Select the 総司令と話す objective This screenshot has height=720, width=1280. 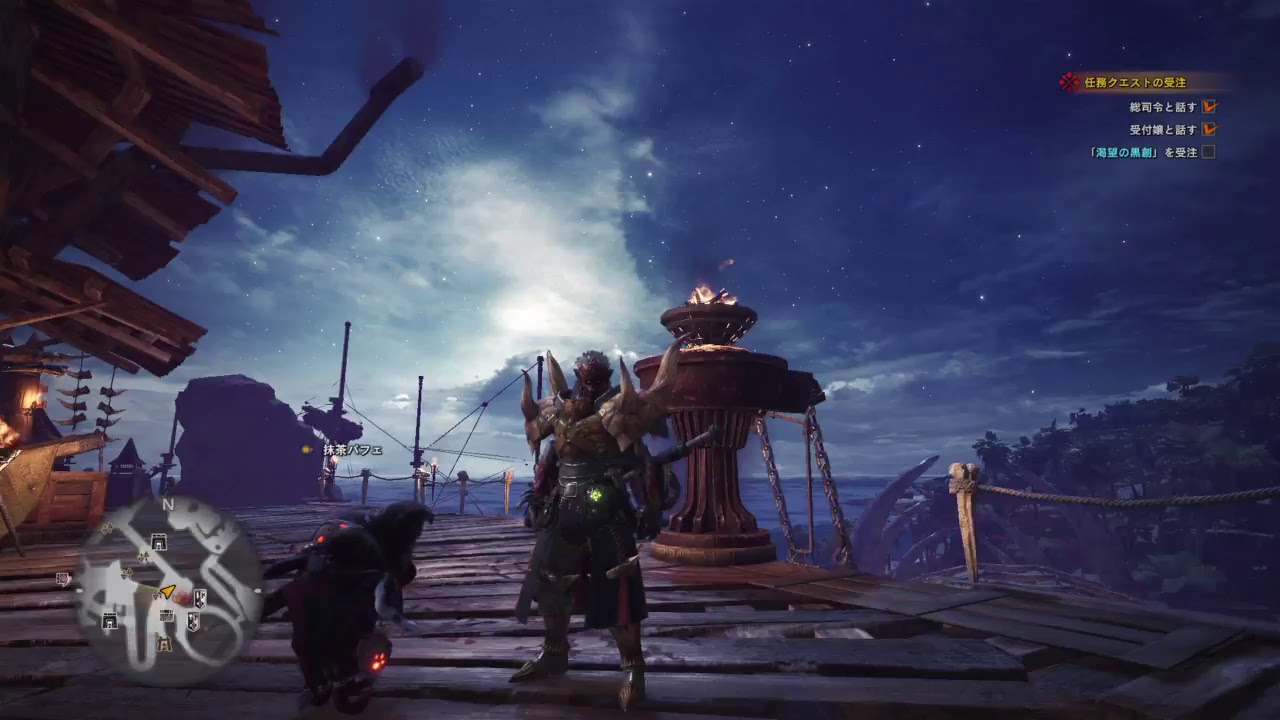[1163, 106]
